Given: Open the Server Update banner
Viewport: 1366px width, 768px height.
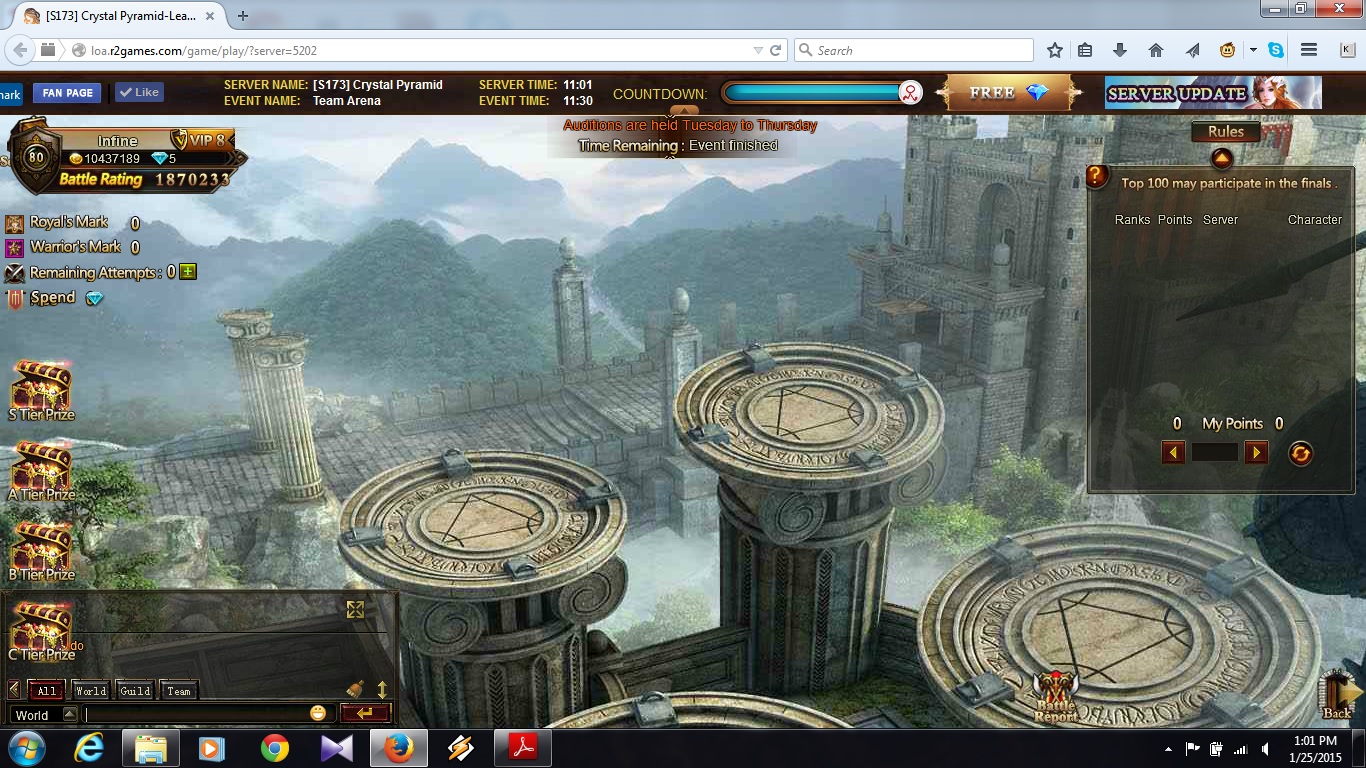Looking at the screenshot, I should tap(1212, 93).
